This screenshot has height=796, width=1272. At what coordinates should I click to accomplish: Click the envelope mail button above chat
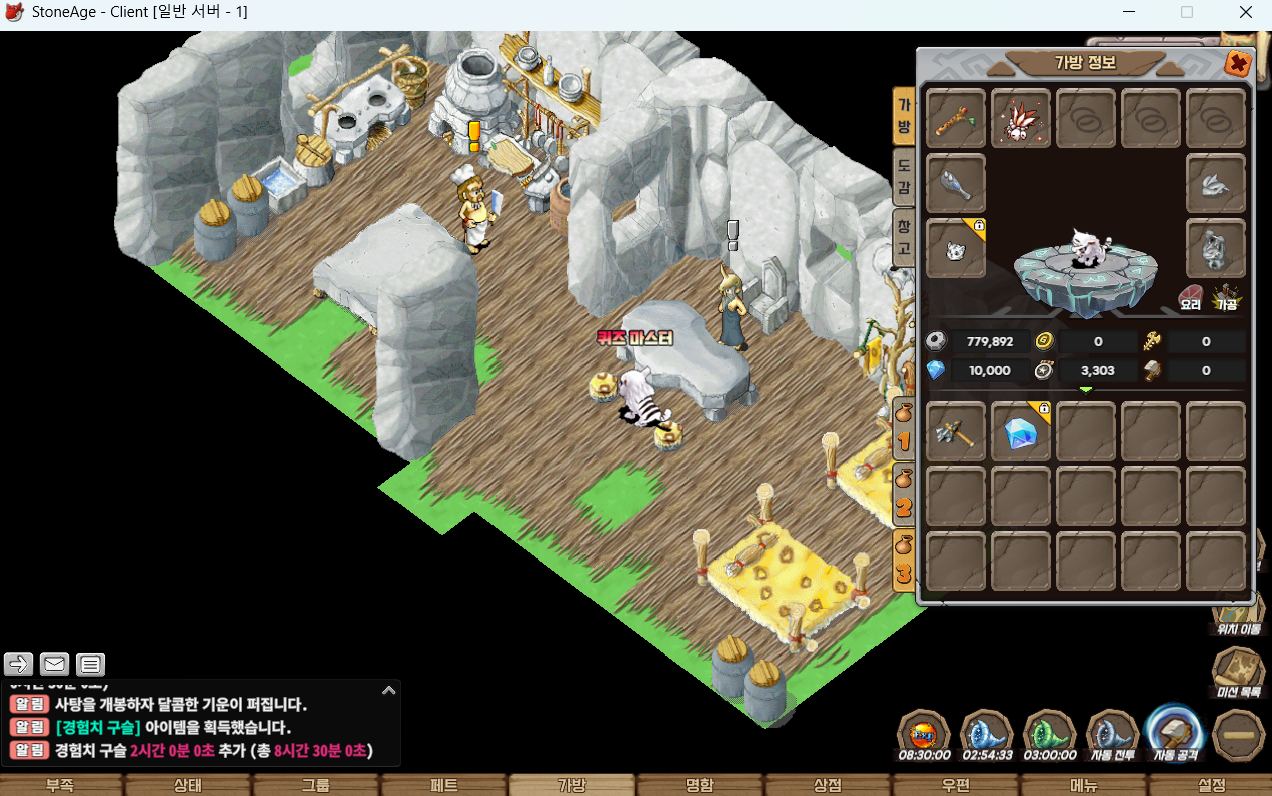pos(54,663)
